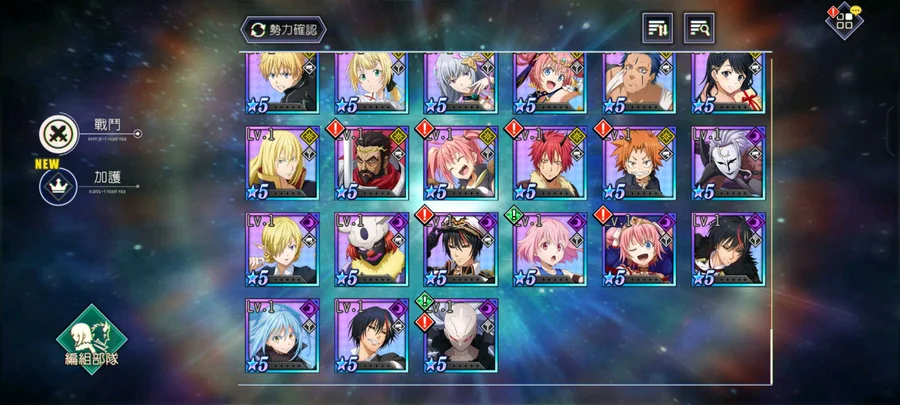Select the winking pink-haired character card
Screen dimensions: 900x405
pos(639,249)
